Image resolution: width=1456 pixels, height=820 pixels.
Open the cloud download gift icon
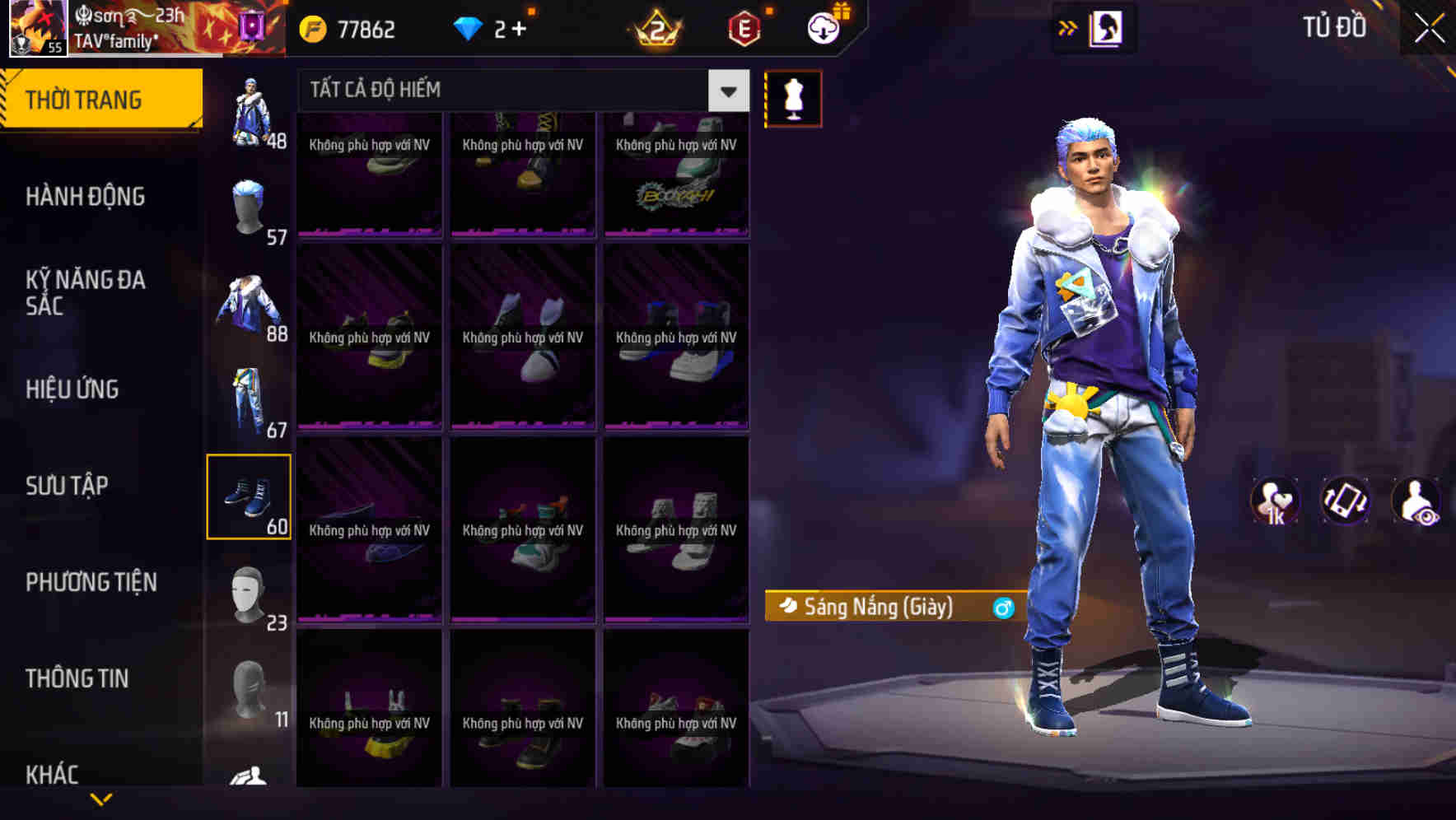(x=824, y=27)
